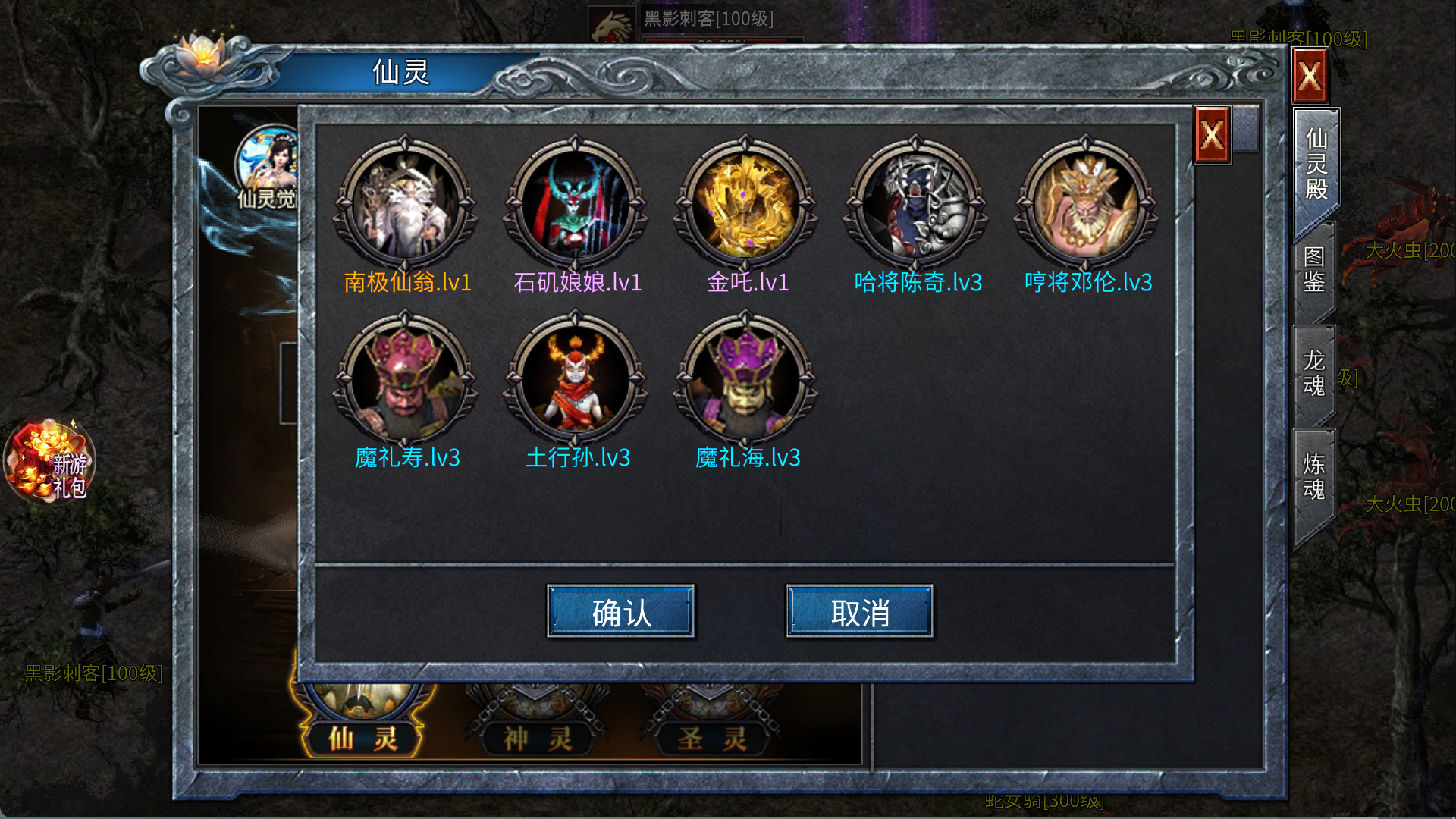Cancel with the 取消 button
1456x819 pixels.
(859, 611)
